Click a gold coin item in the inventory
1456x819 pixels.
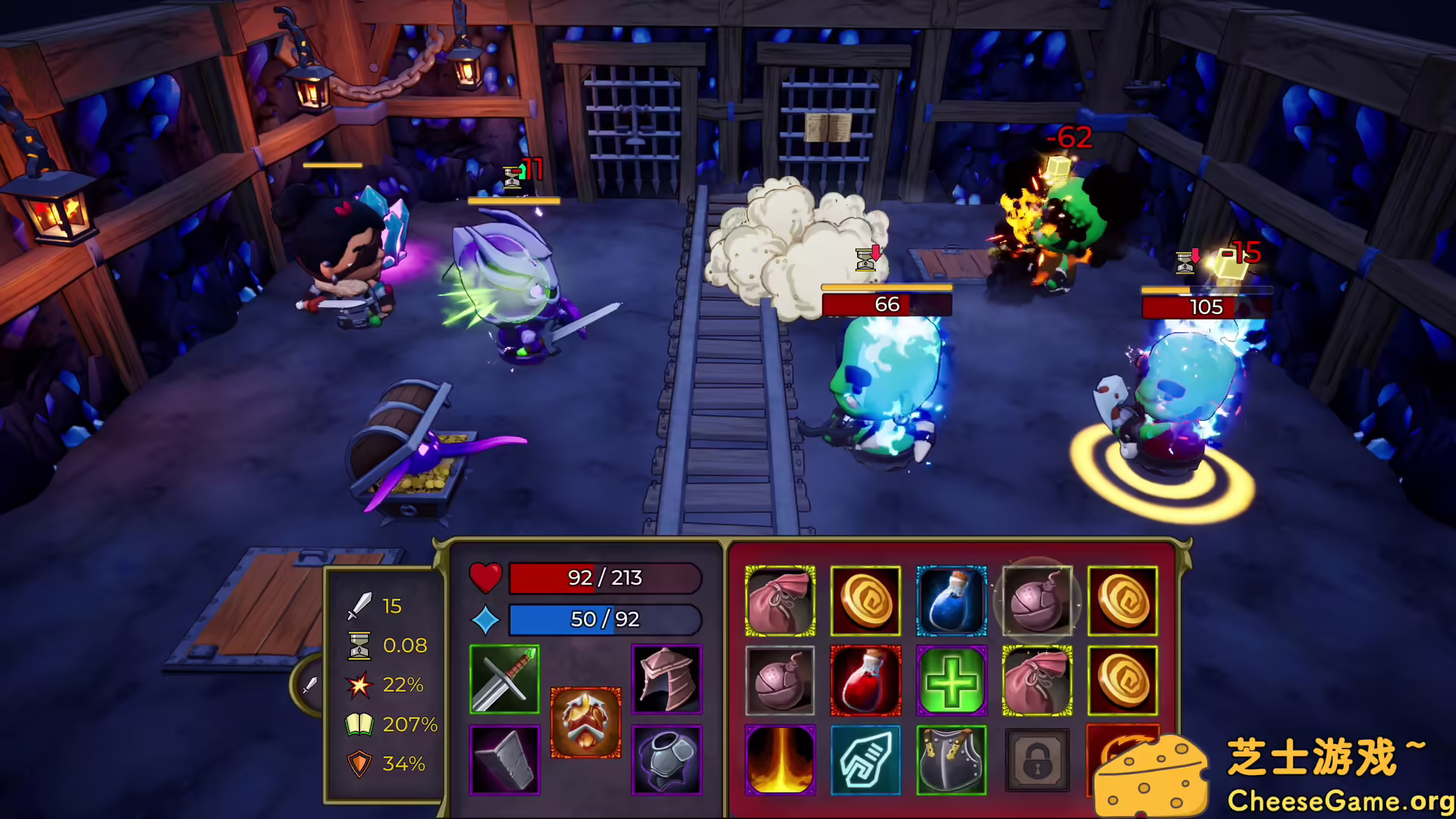pos(865,599)
